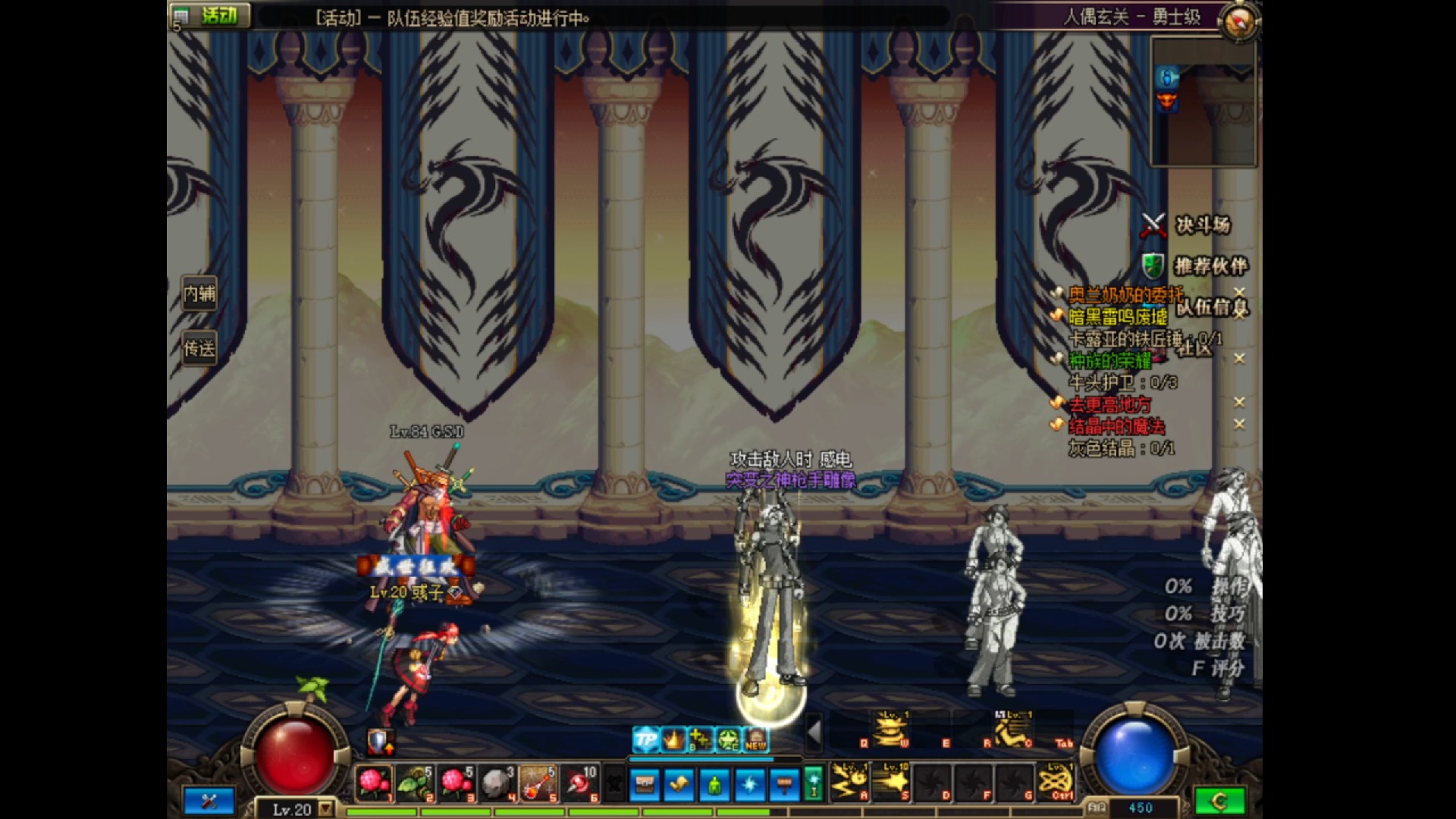1456x819 pixels.
Task: Open the TP skill button
Action: pyautogui.click(x=645, y=739)
